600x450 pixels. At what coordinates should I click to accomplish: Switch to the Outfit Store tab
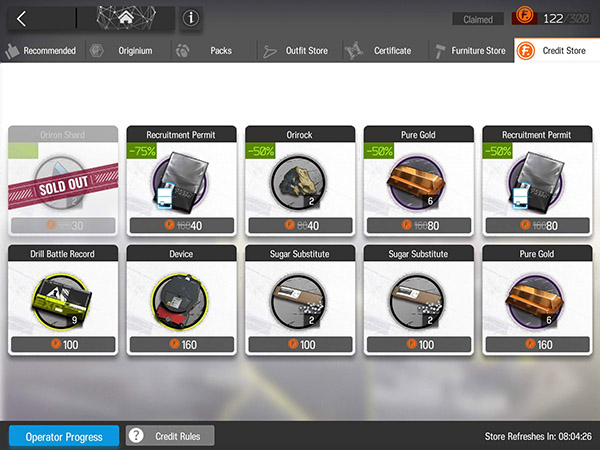coord(298,50)
